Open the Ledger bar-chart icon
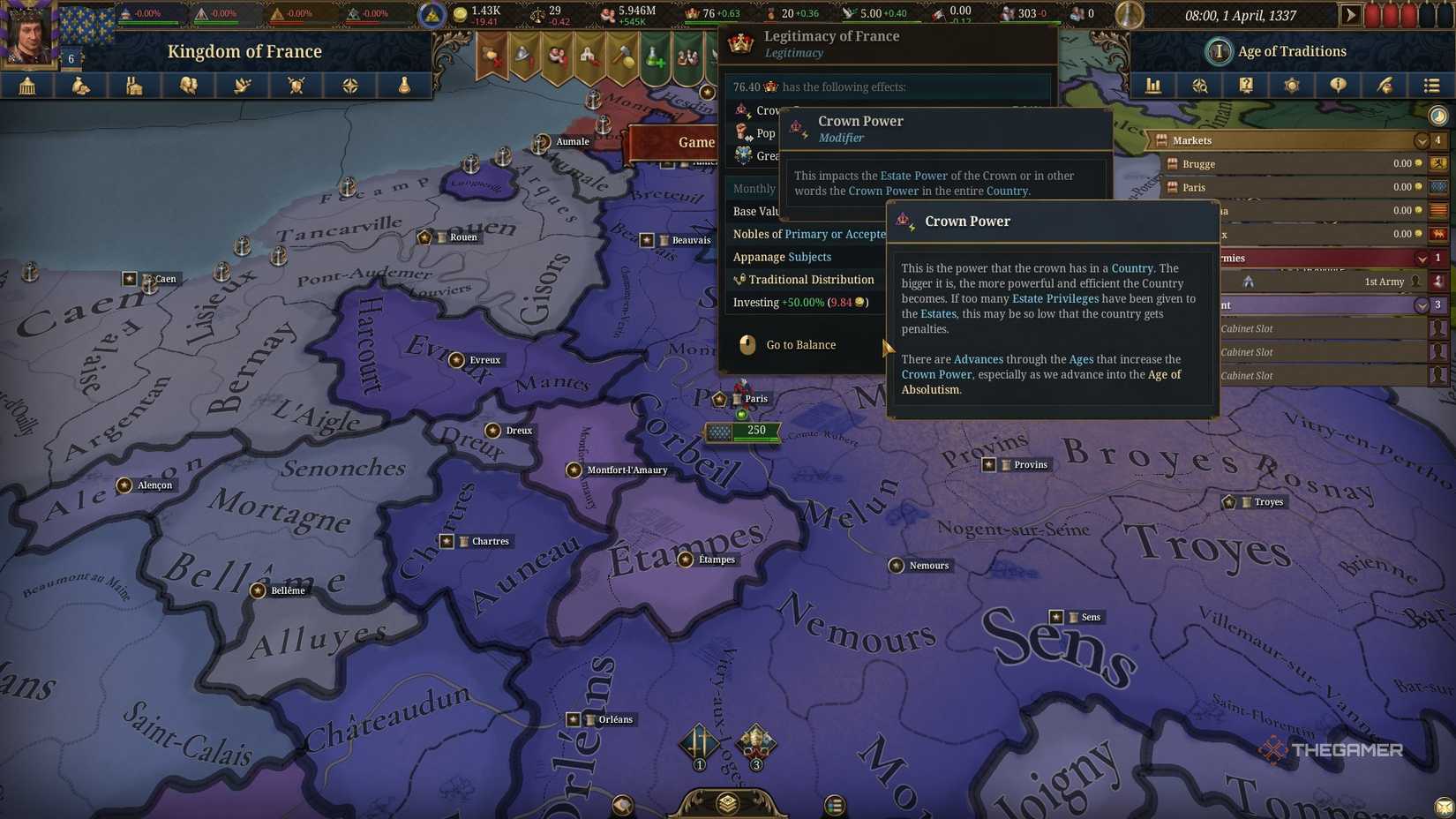The height and width of the screenshot is (819, 1456). click(1153, 86)
